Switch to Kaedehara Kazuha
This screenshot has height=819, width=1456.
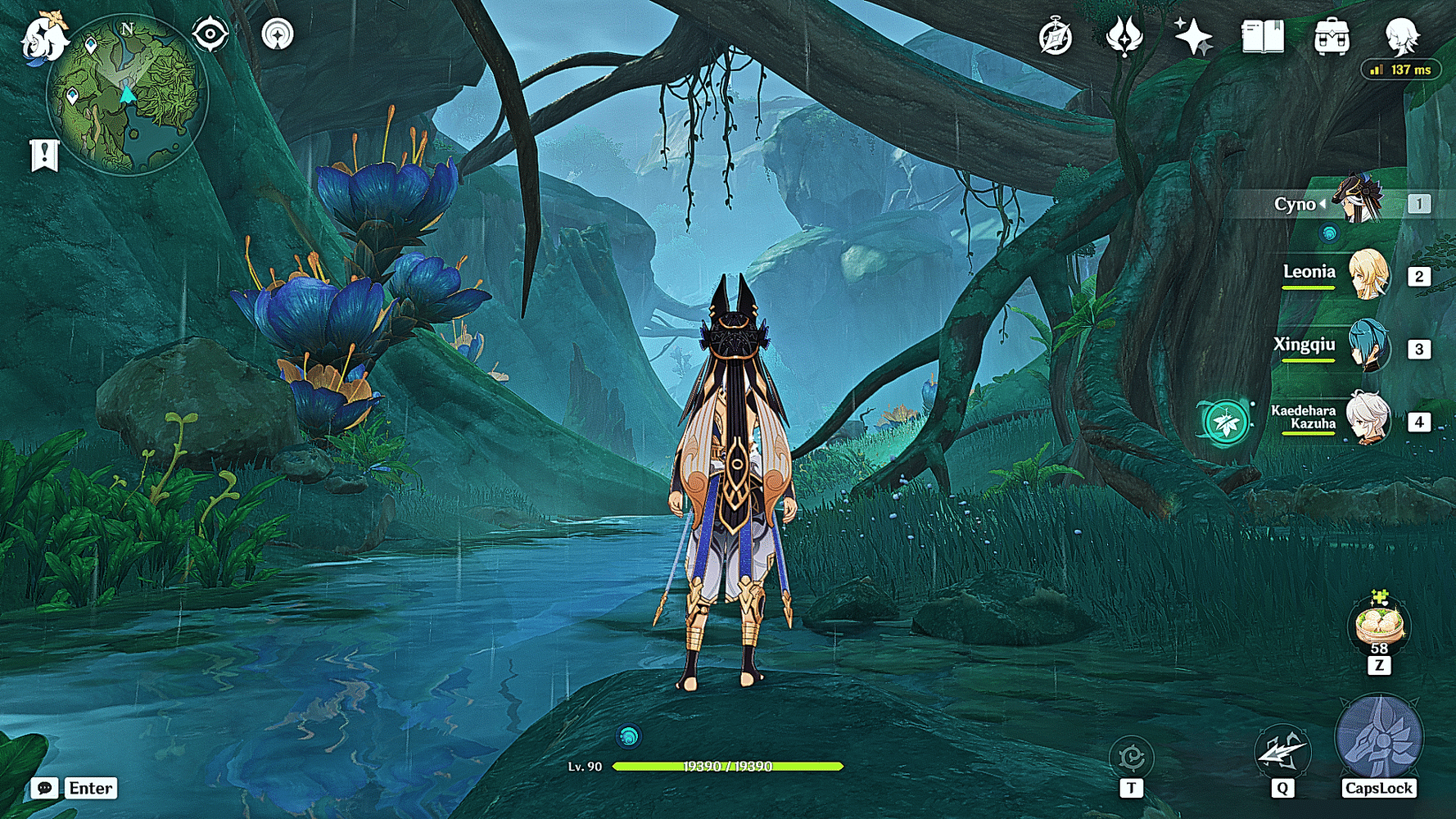(x=1368, y=419)
